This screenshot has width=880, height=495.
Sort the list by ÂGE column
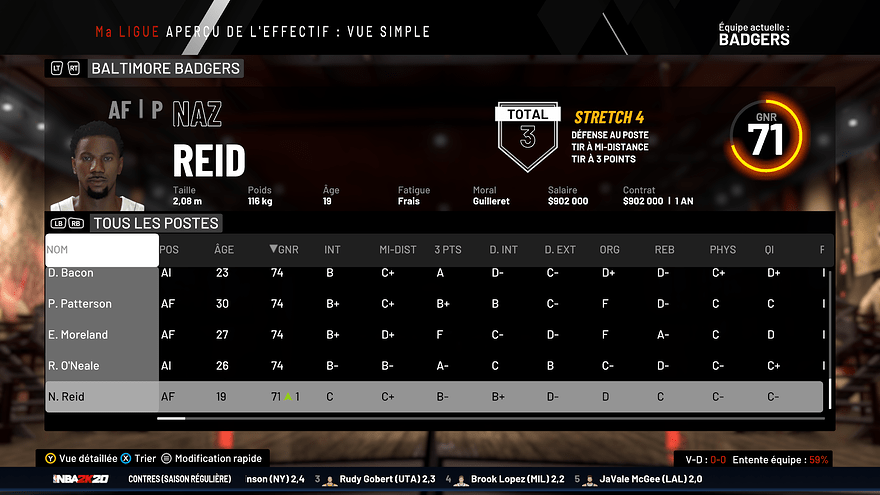[x=224, y=250]
